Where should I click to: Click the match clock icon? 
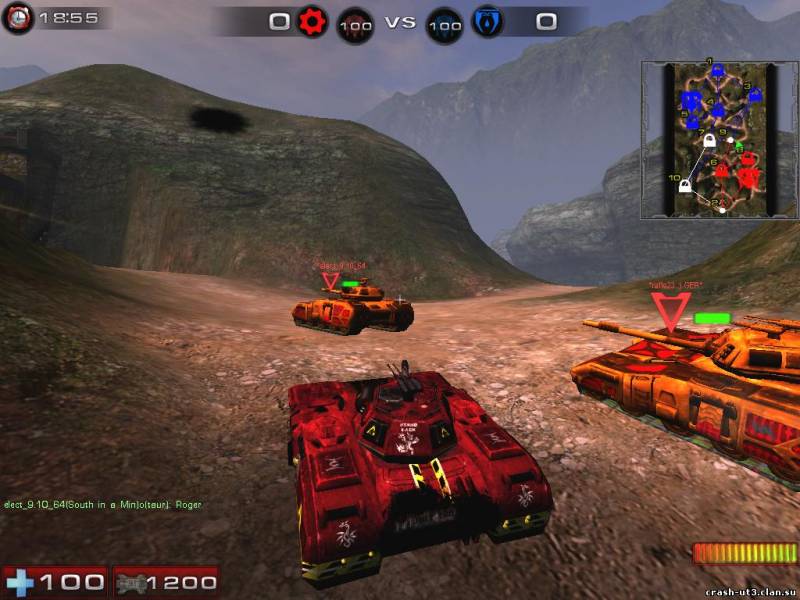click(18, 18)
